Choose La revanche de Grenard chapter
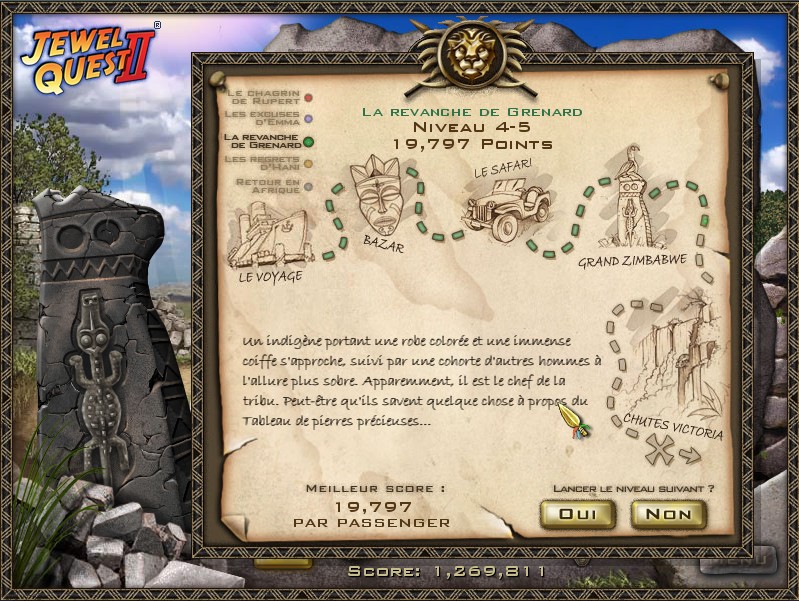 pyautogui.click(x=267, y=141)
